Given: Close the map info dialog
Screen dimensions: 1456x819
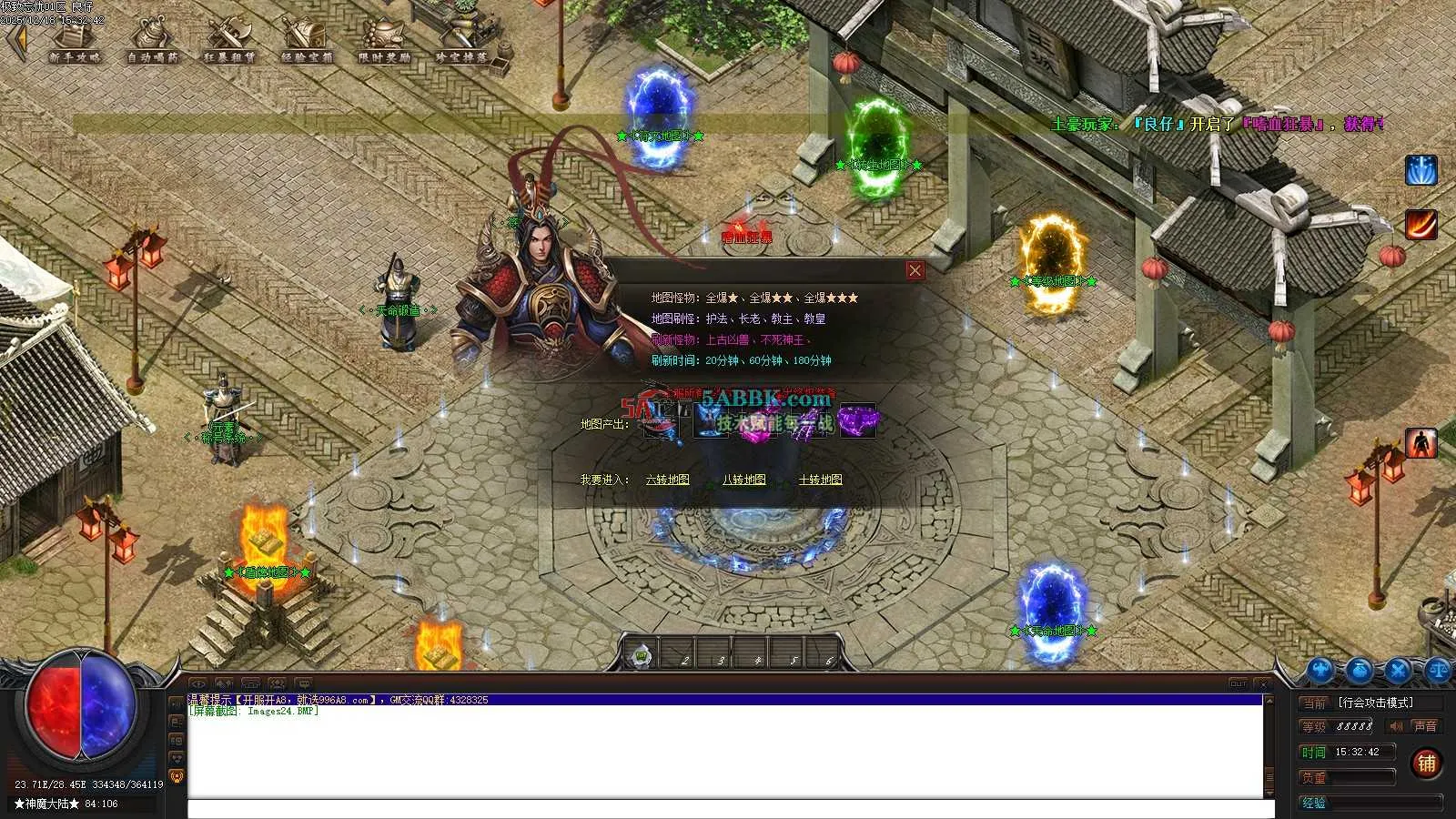Looking at the screenshot, I should [x=915, y=270].
